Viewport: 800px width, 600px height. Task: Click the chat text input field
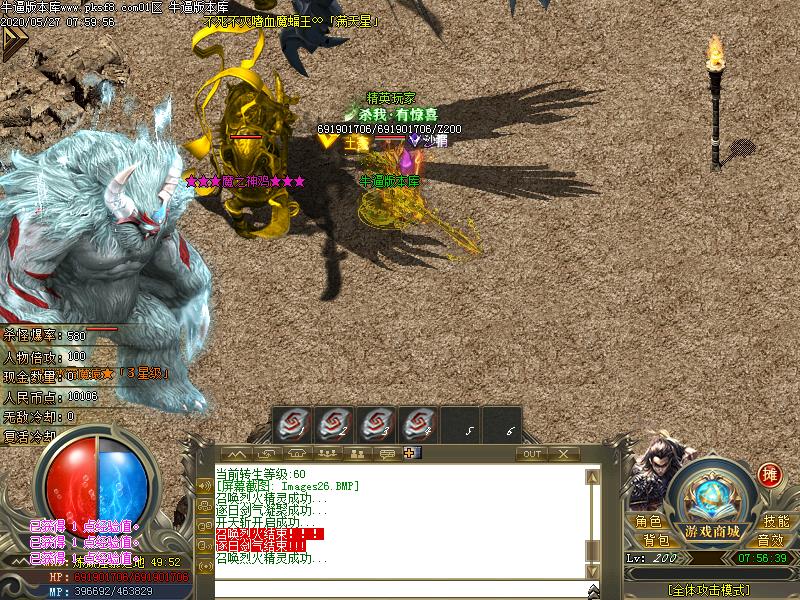coord(400,588)
